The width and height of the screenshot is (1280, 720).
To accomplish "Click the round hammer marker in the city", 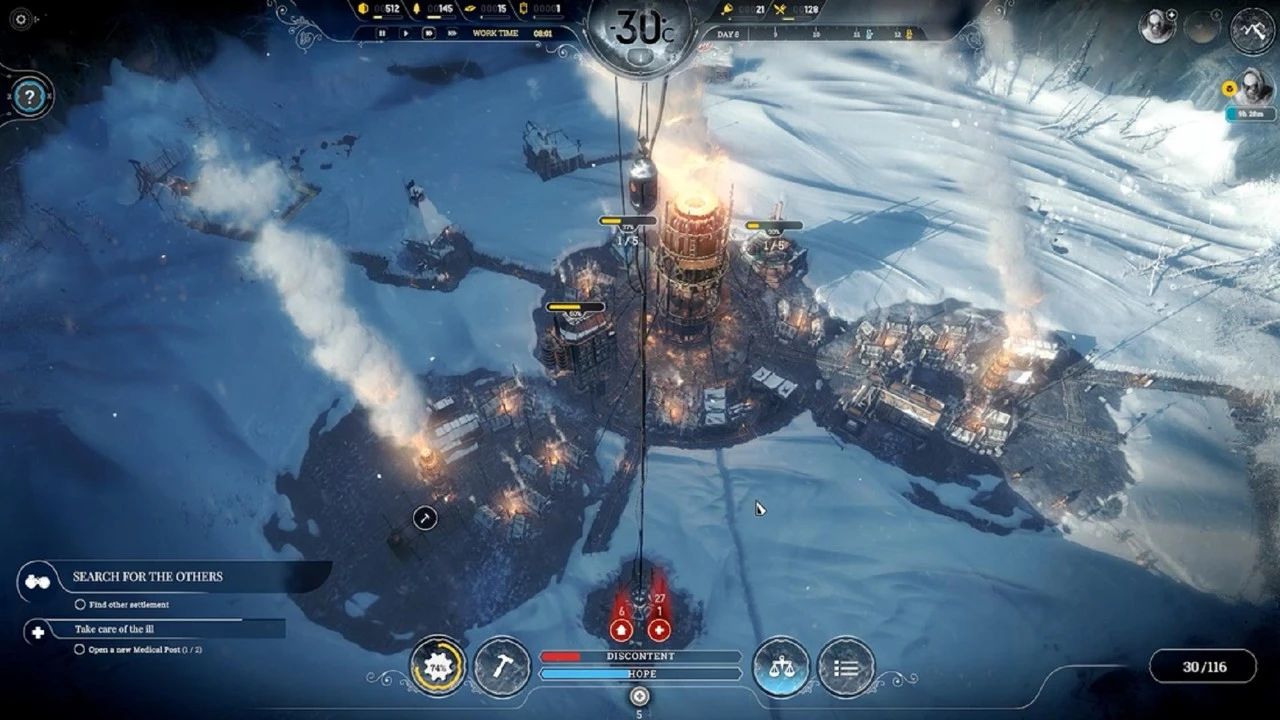I will pos(425,517).
